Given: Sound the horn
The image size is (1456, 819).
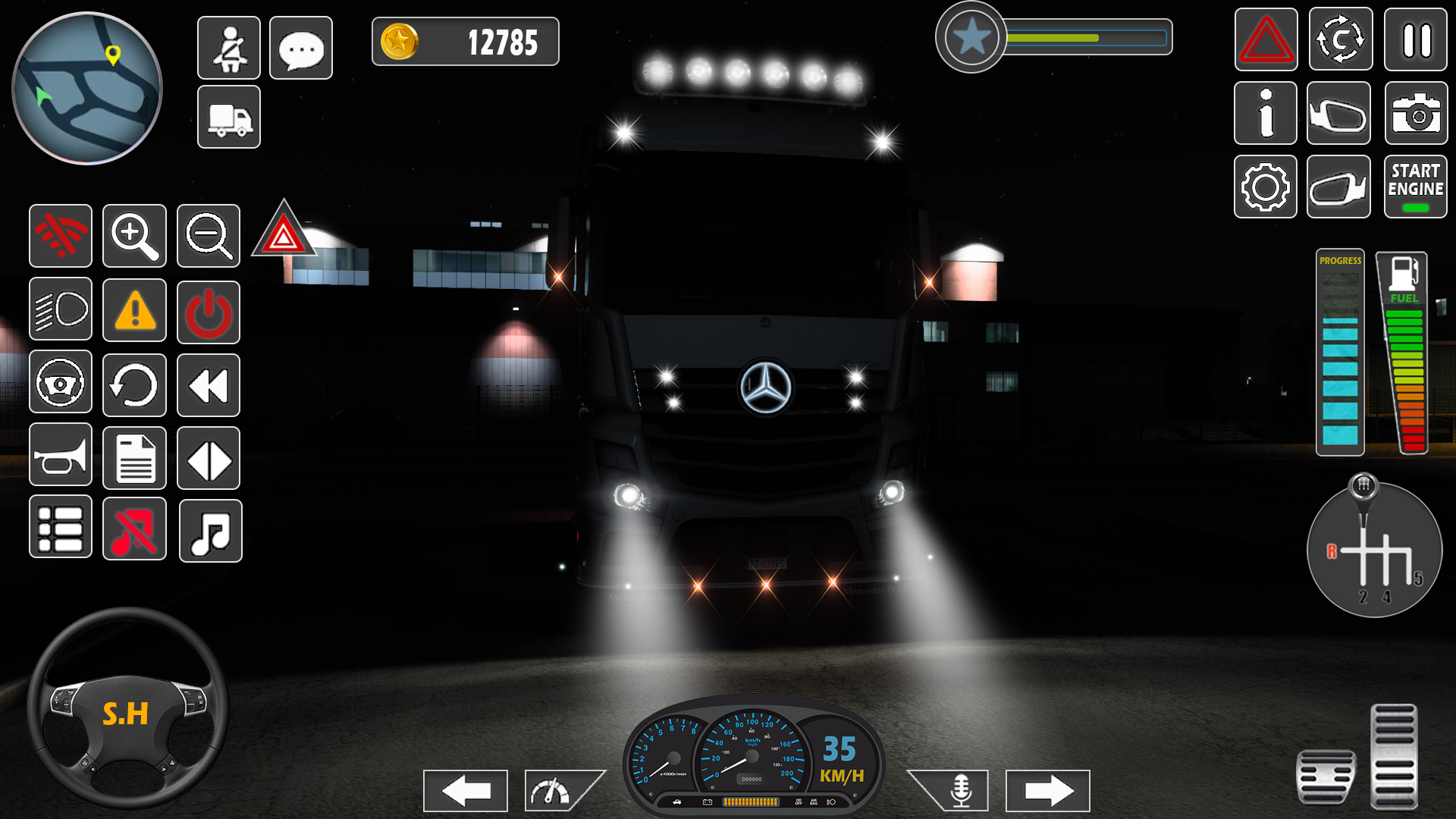Looking at the screenshot, I should point(61,455).
